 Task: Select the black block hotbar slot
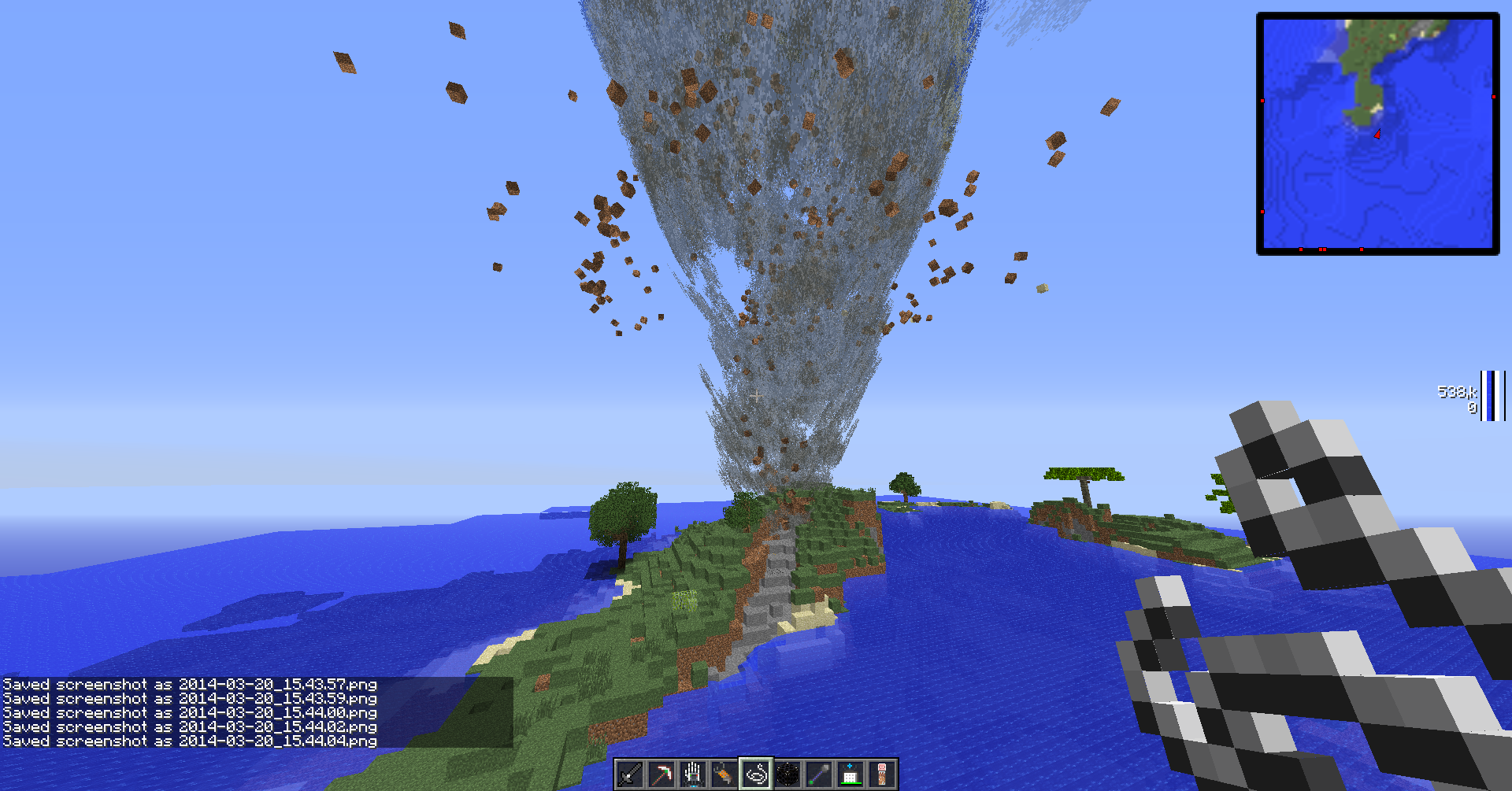[x=787, y=774]
